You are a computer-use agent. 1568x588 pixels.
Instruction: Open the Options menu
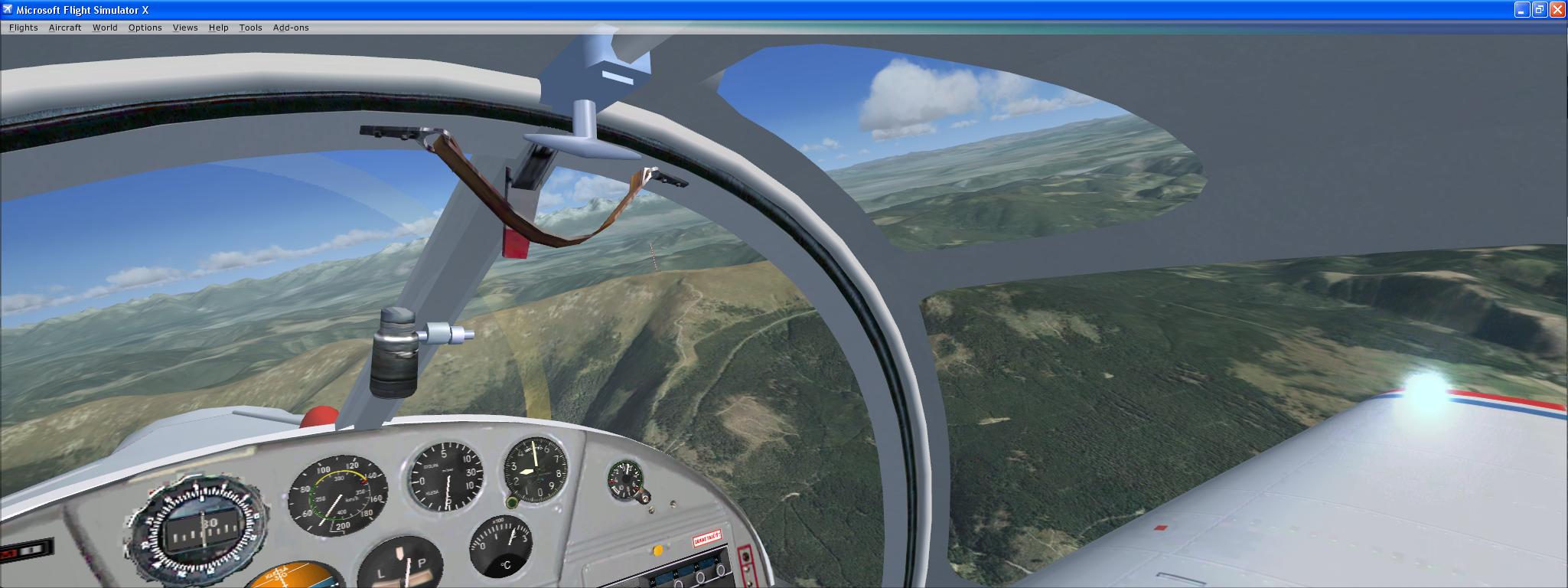(145, 28)
